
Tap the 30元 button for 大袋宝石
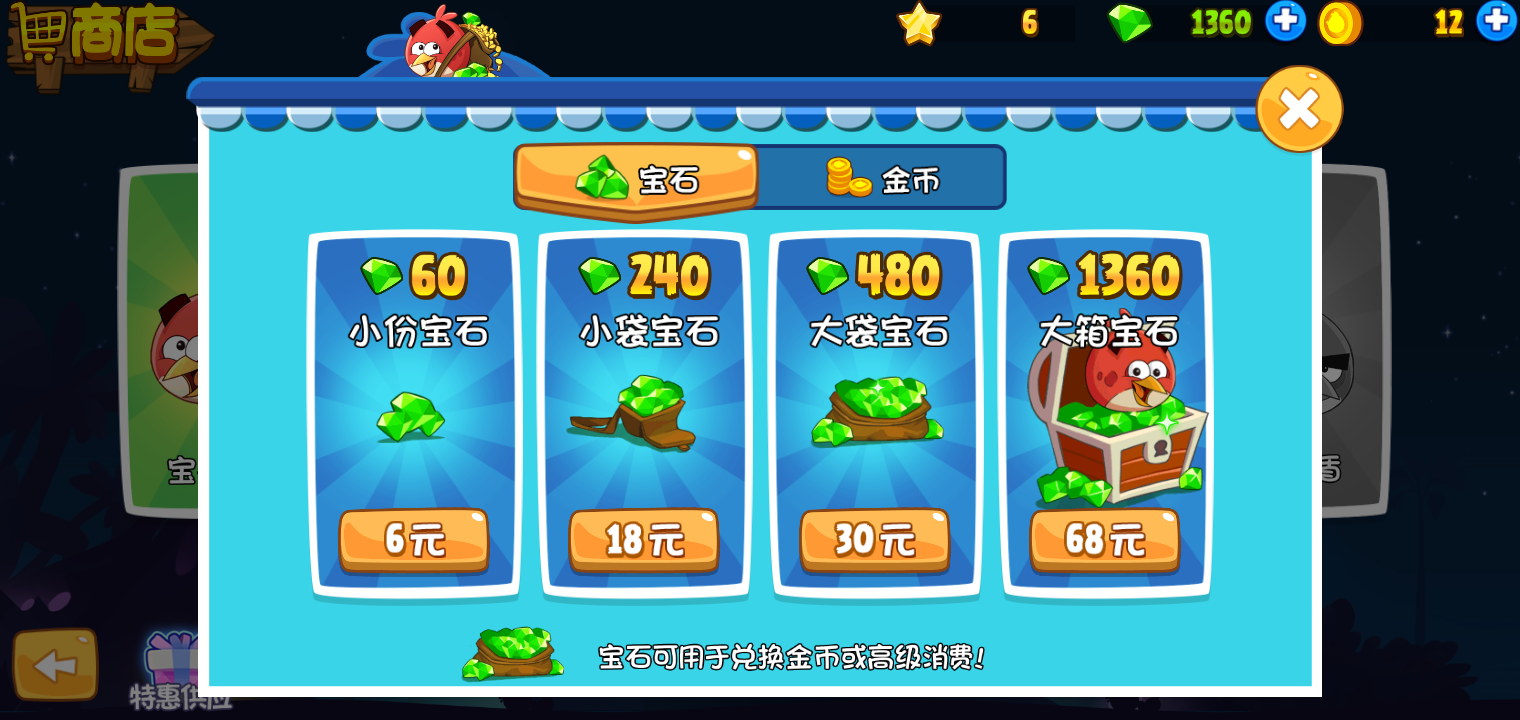click(875, 540)
